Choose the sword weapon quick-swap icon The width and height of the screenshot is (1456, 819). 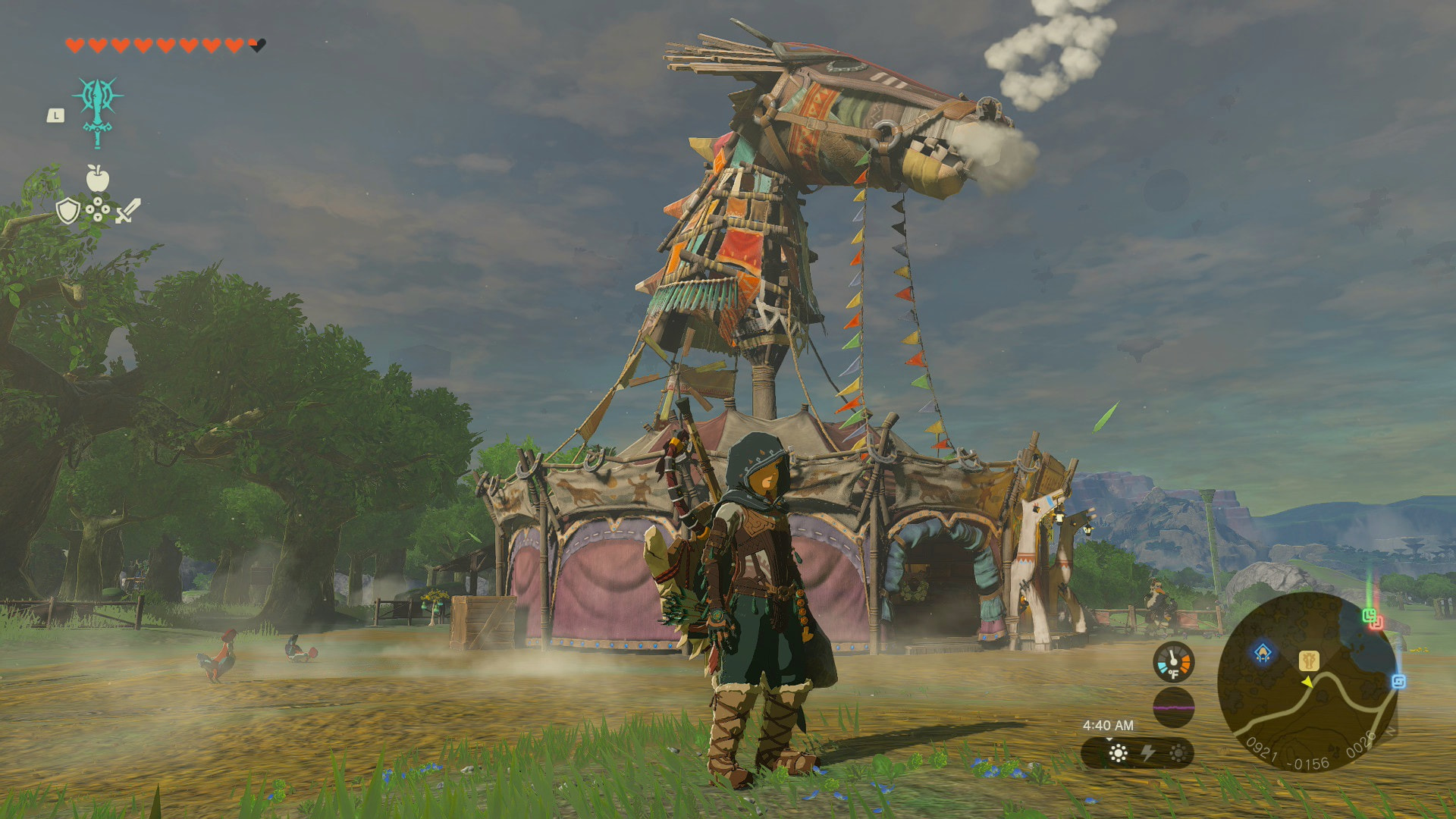[x=127, y=211]
